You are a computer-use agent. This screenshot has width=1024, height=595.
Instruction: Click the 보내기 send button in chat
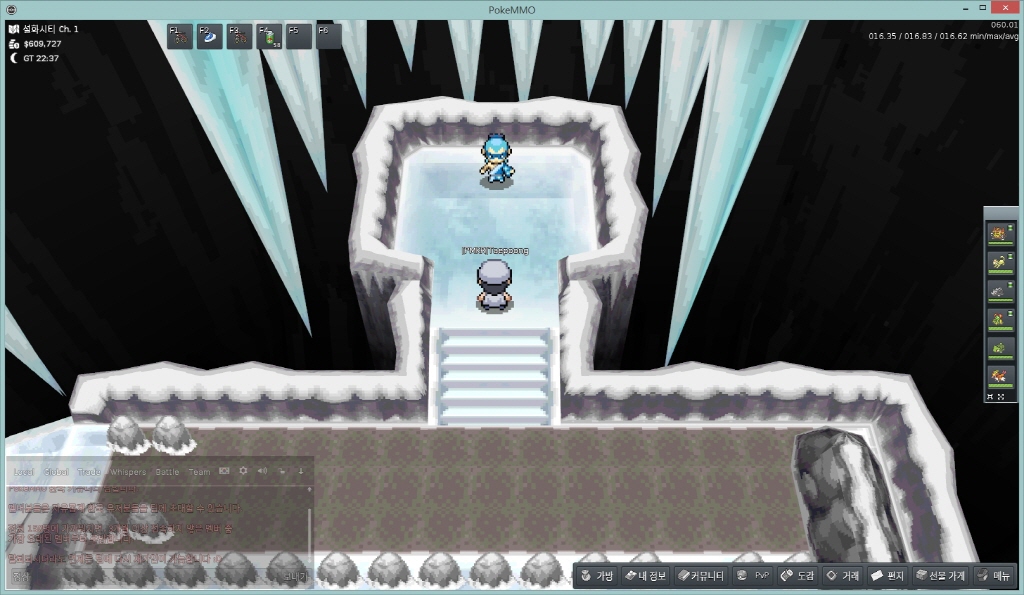pos(294,577)
